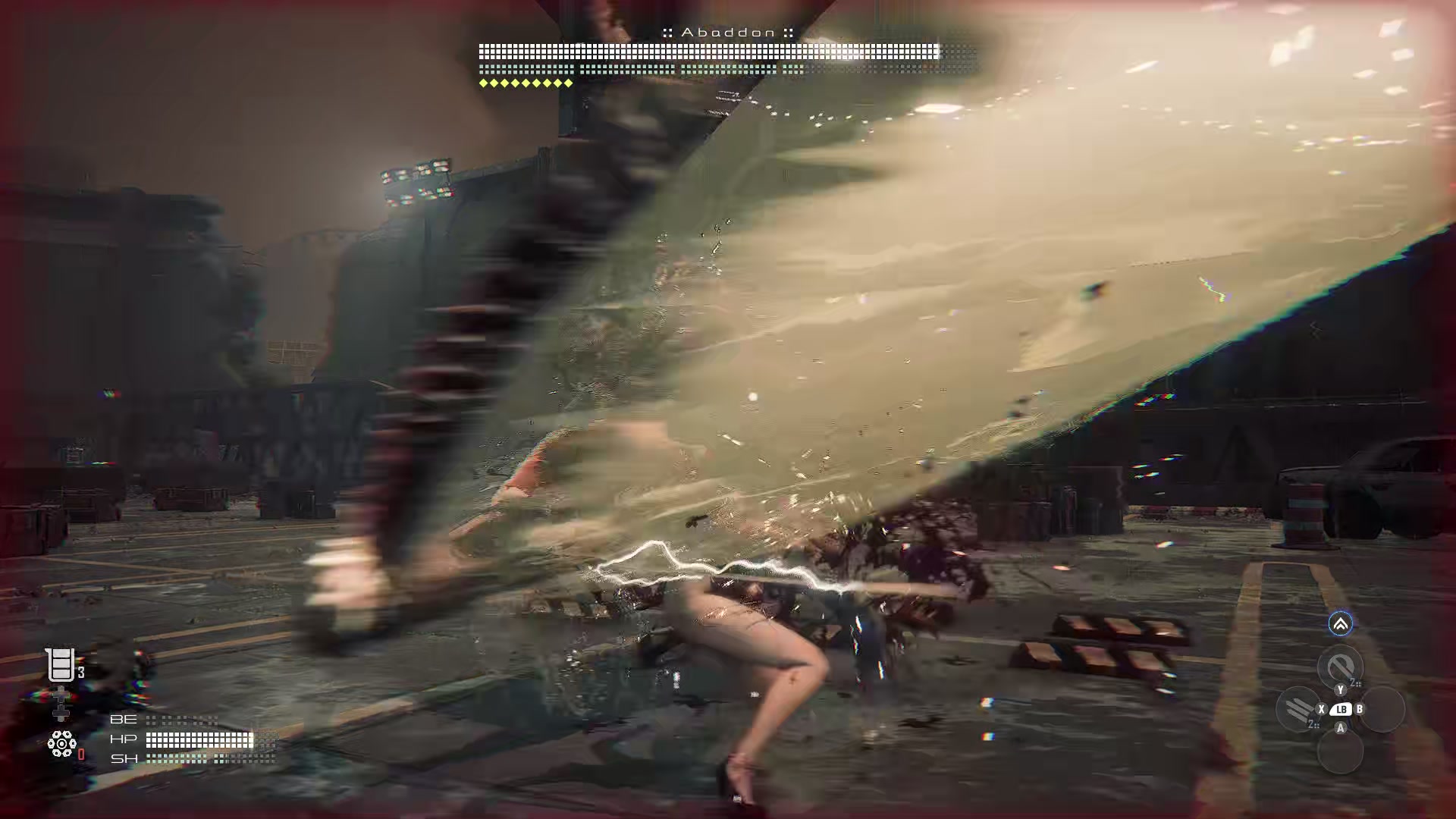
Task: Toggle the X button skill slot
Action: click(1322, 709)
